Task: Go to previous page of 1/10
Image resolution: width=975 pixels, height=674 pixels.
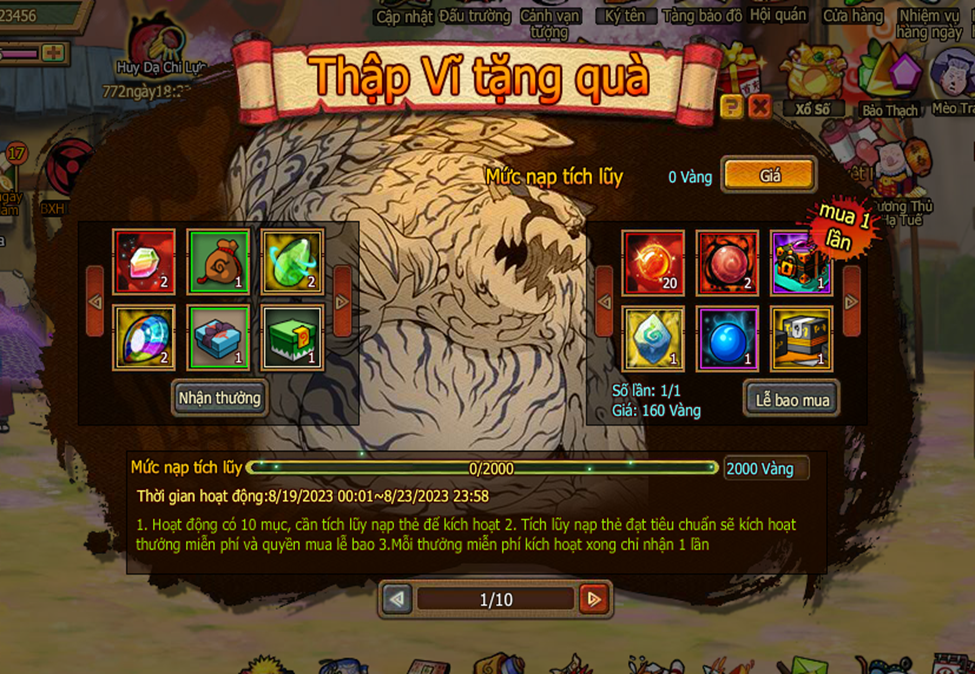Action: tap(397, 599)
